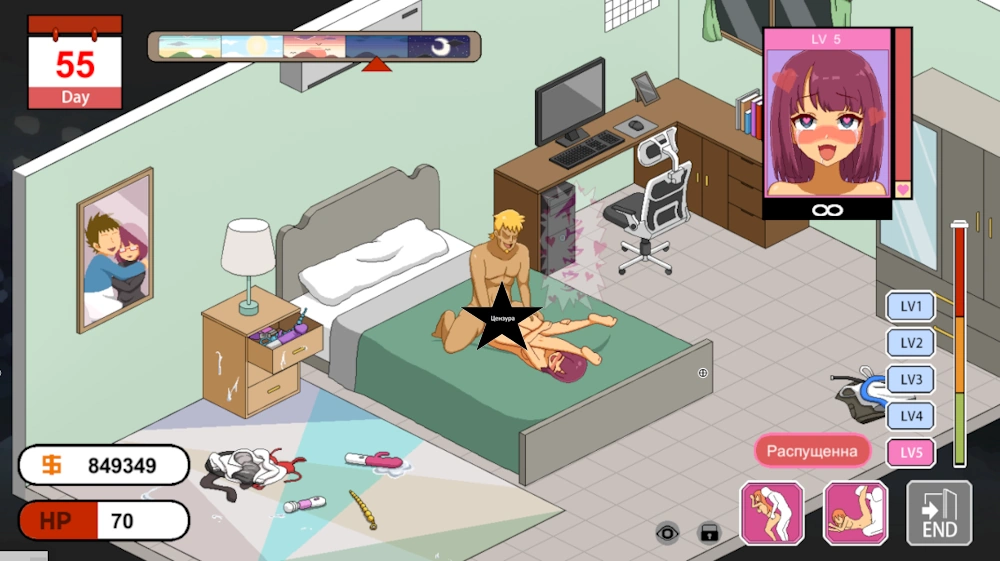
Task: Click the padlock icon beside the eye
Action: point(709,532)
